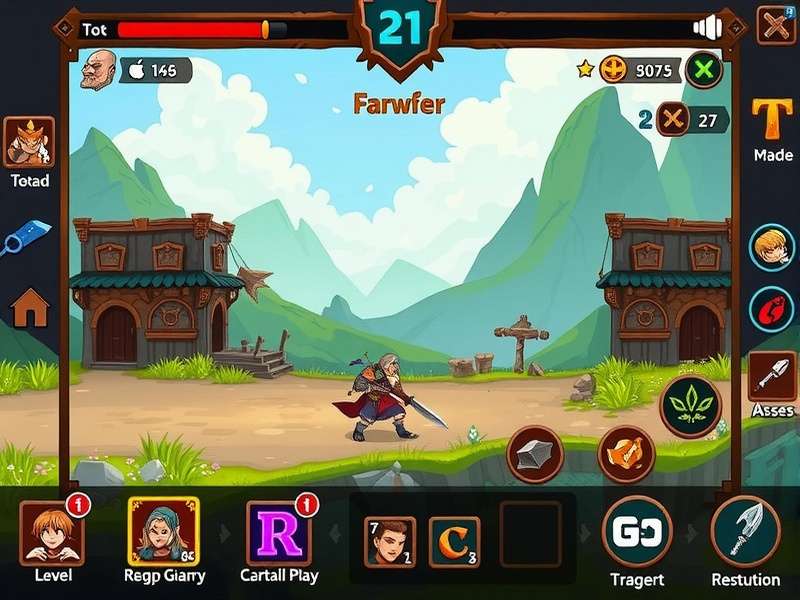Open Asses shovel panel
The width and height of the screenshot is (800, 600).
773,375
